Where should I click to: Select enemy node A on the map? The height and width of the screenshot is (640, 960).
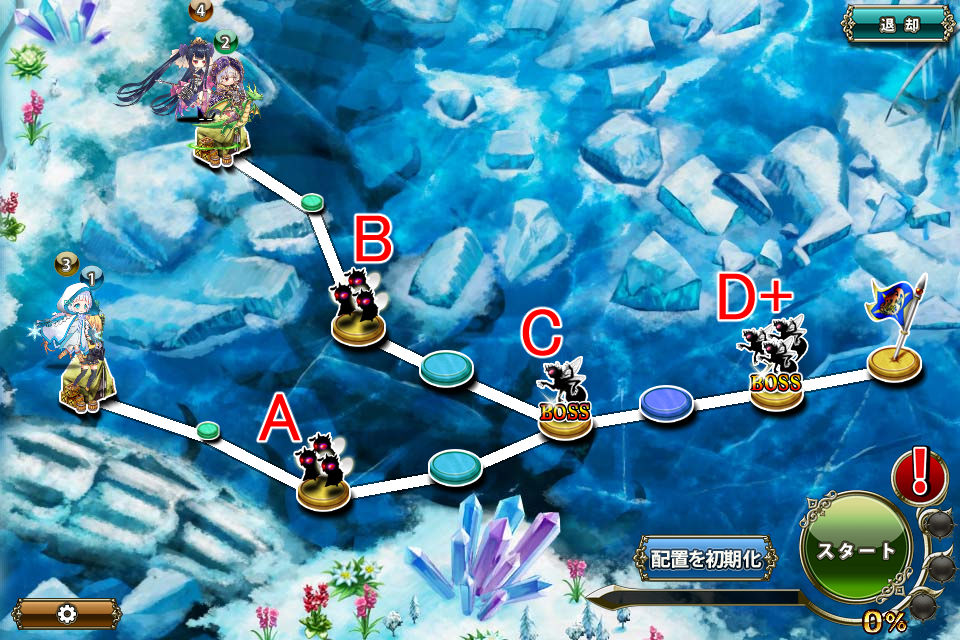pos(323,477)
